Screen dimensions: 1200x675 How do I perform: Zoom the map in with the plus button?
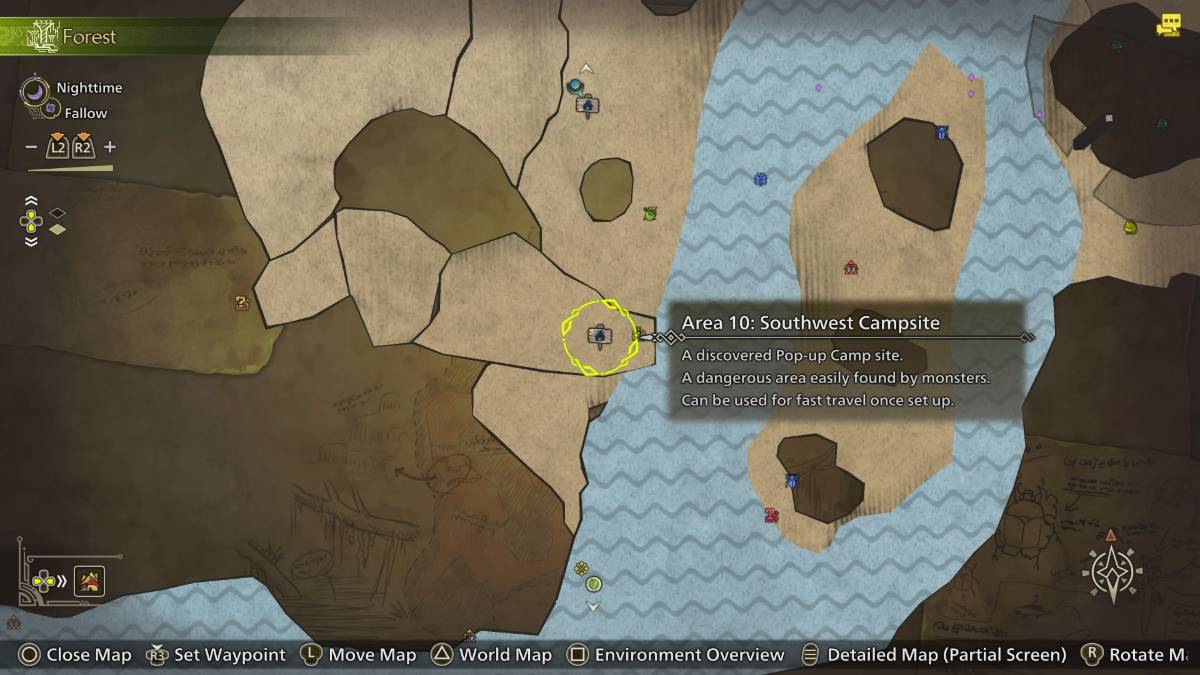(x=110, y=147)
